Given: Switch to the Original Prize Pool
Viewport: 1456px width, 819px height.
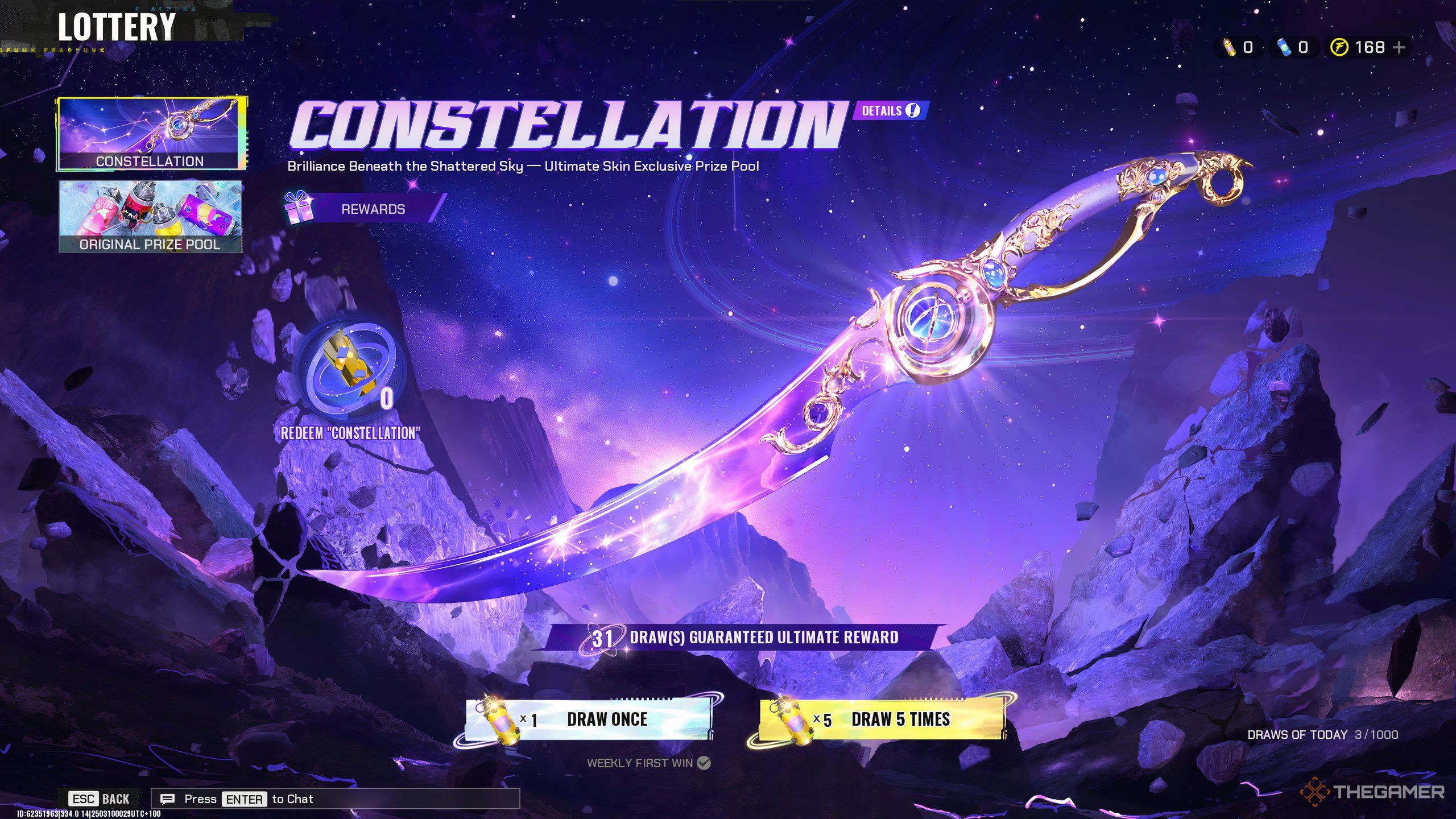Looking at the screenshot, I should 150,216.
